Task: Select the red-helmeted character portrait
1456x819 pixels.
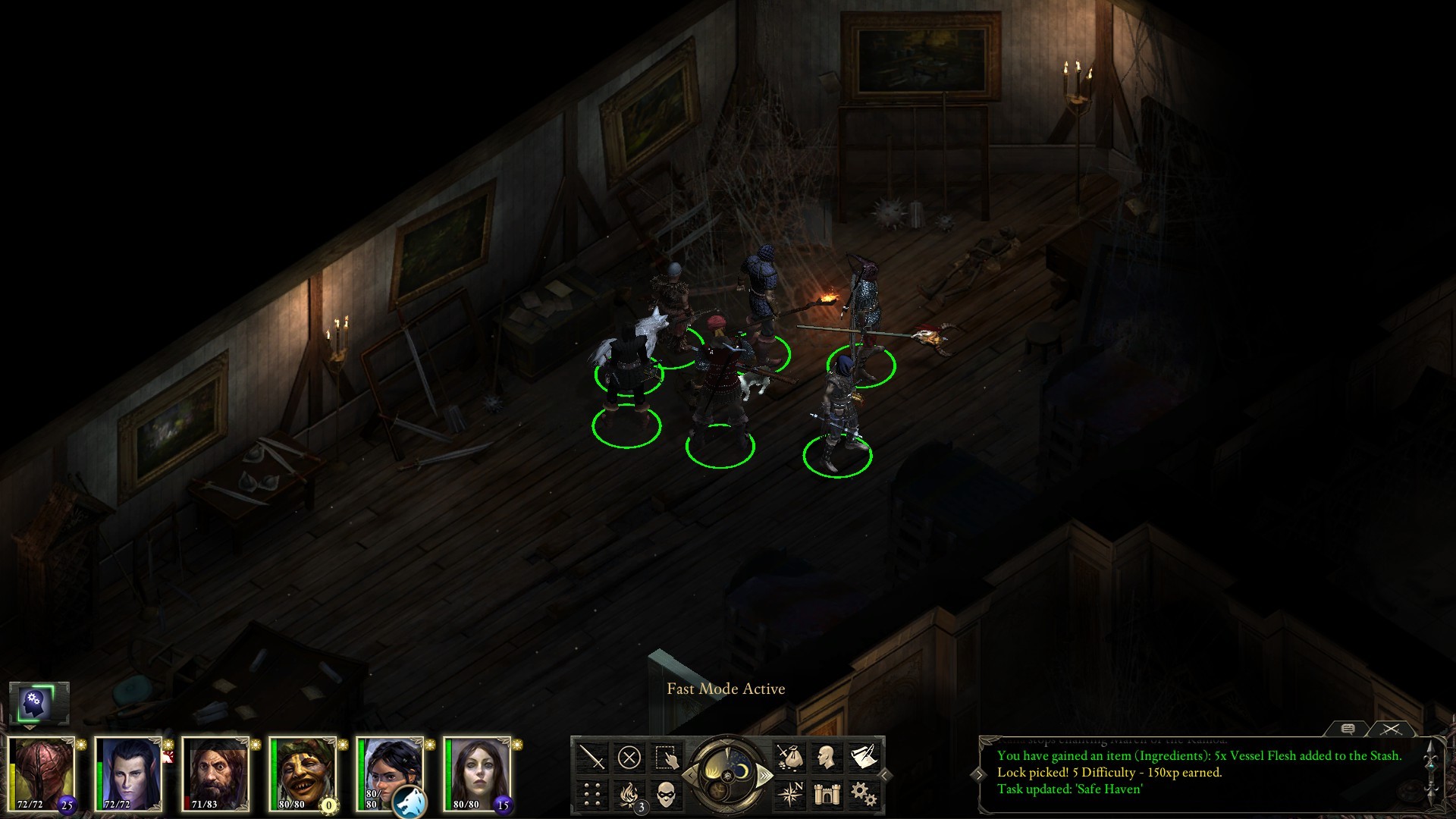Action: click(x=42, y=773)
